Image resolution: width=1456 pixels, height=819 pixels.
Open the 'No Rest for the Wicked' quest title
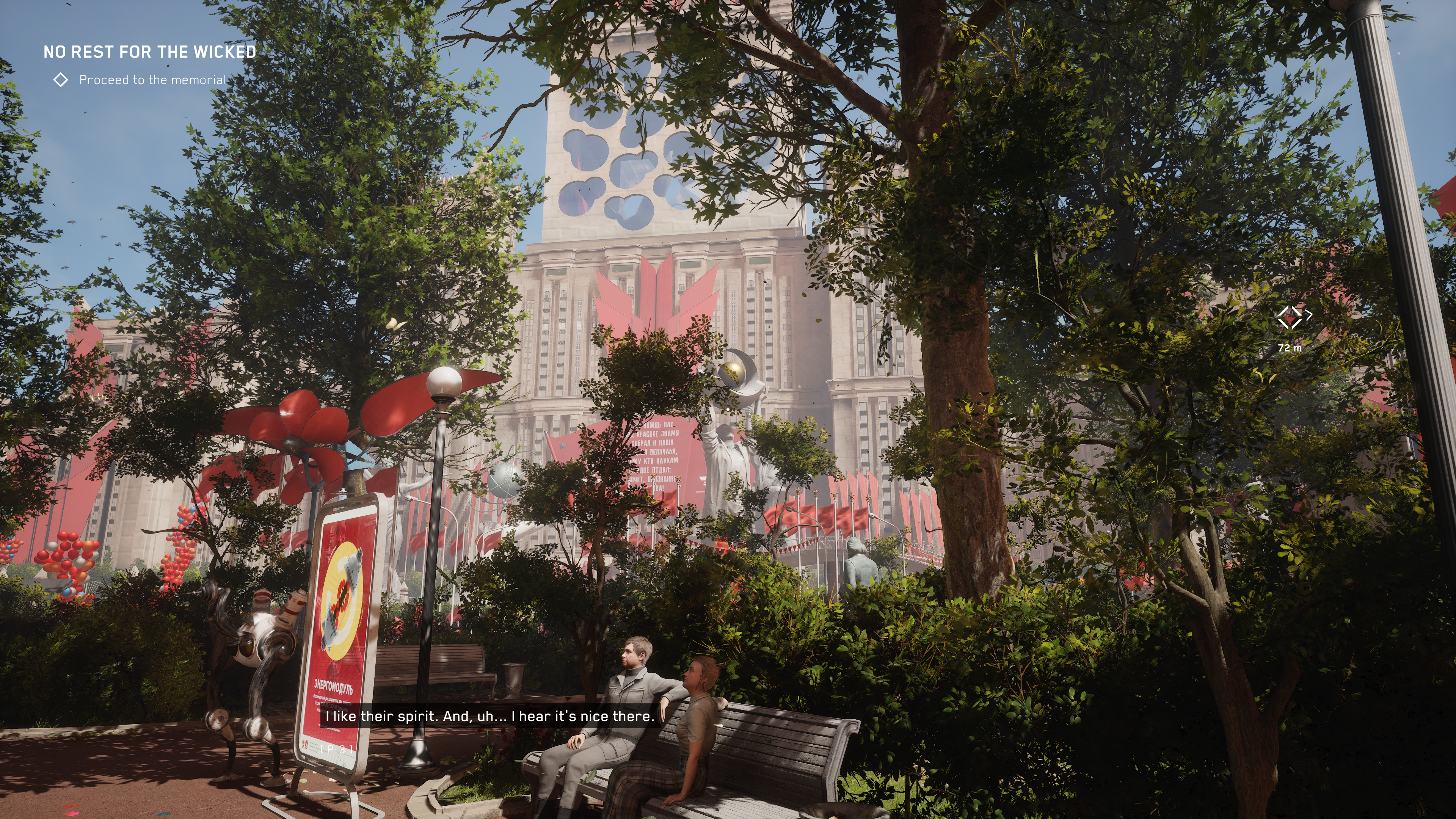pyautogui.click(x=149, y=52)
